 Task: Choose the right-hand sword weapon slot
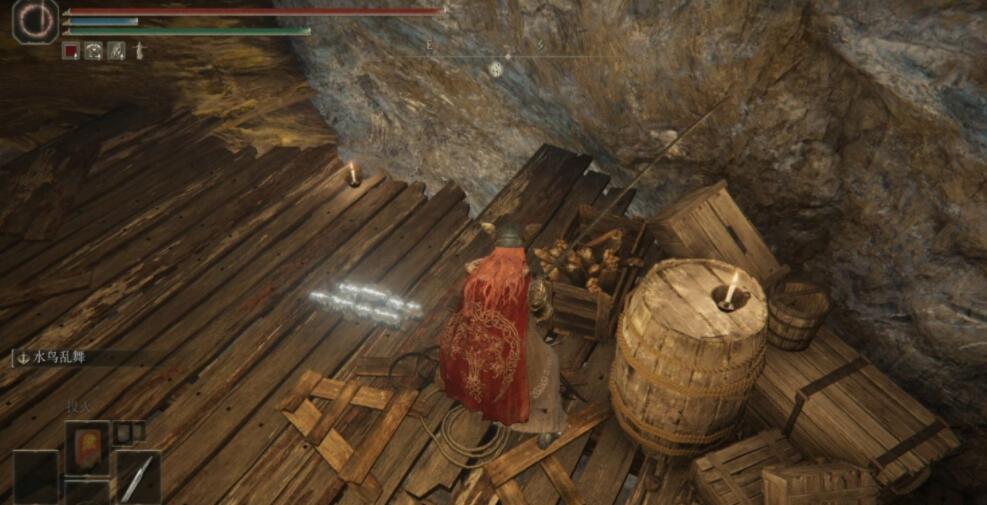coord(139,476)
